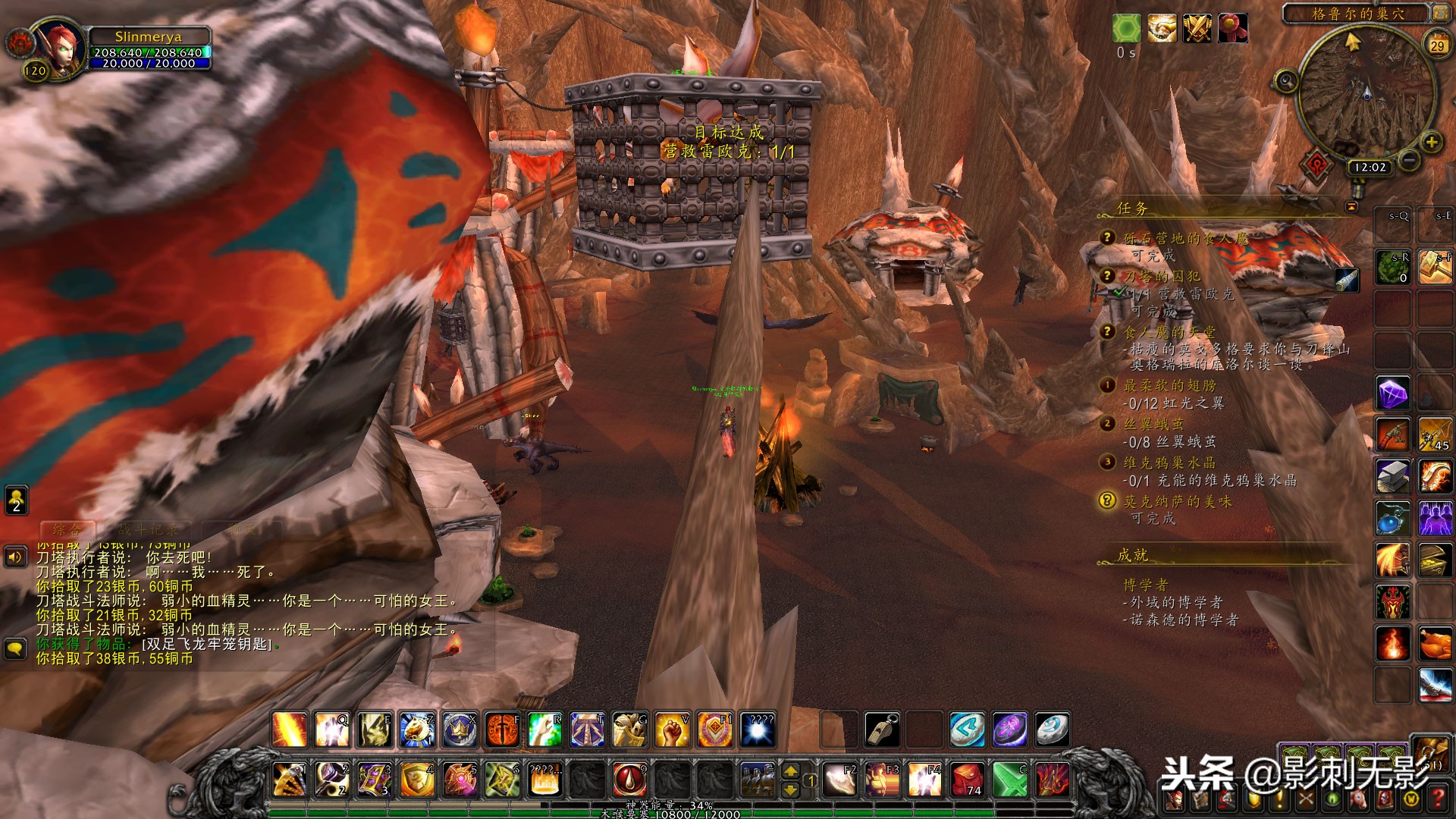Zoom out the minimap with the minus button
This screenshot has width=1456, height=819.
pos(1409,160)
